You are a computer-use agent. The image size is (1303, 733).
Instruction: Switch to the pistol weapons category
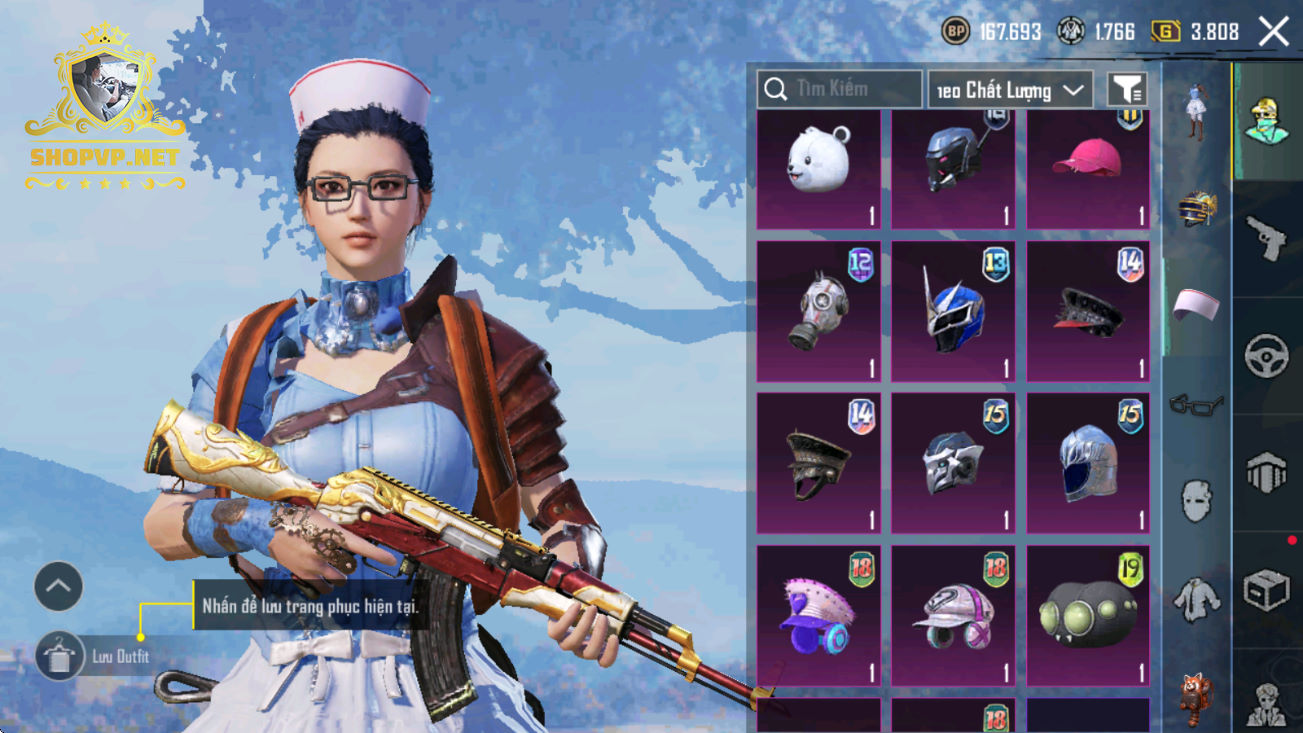click(1266, 238)
